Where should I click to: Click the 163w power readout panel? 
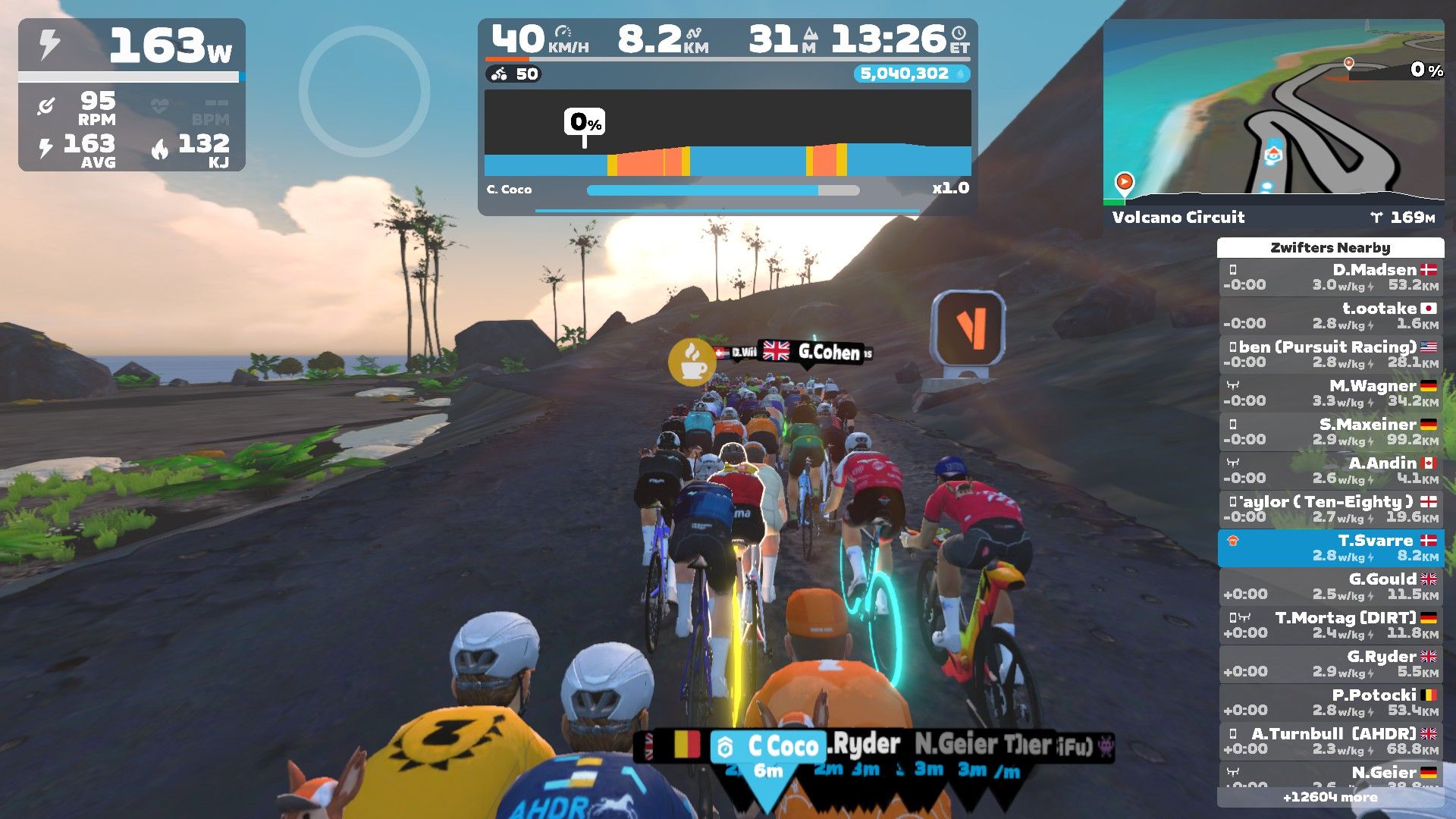tap(132, 45)
